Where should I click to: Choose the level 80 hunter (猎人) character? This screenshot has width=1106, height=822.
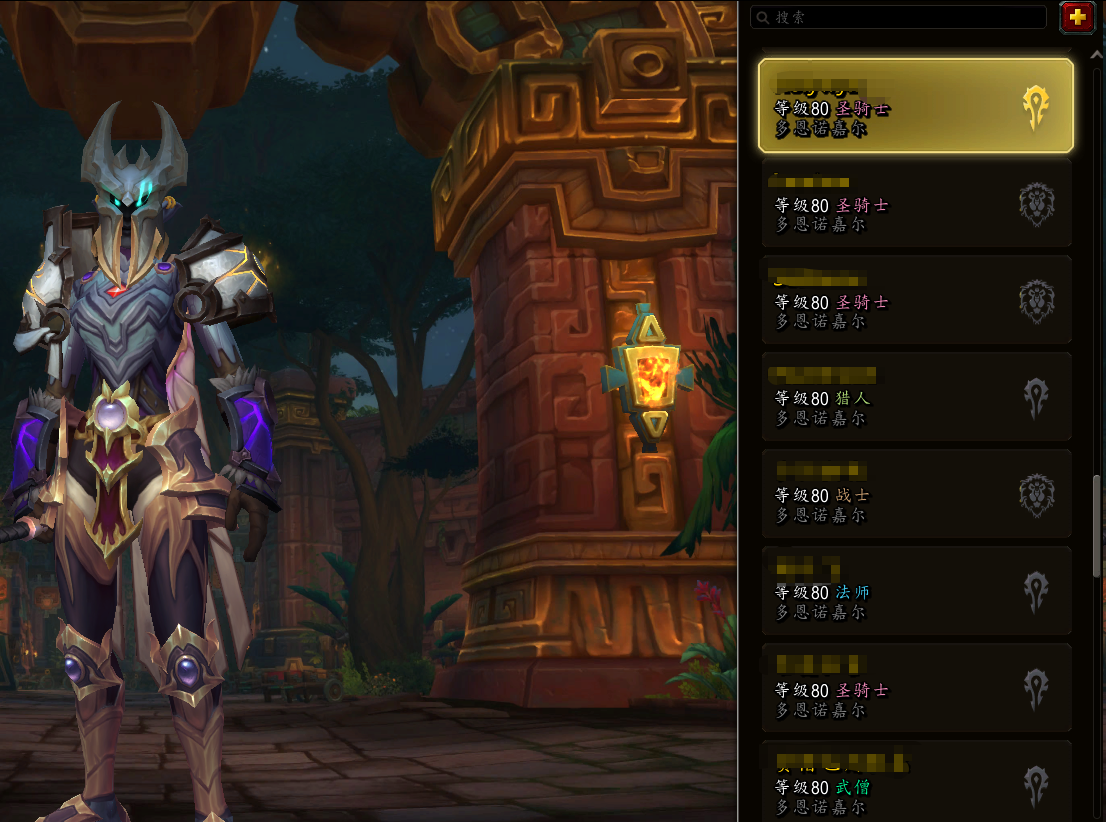tap(915, 397)
